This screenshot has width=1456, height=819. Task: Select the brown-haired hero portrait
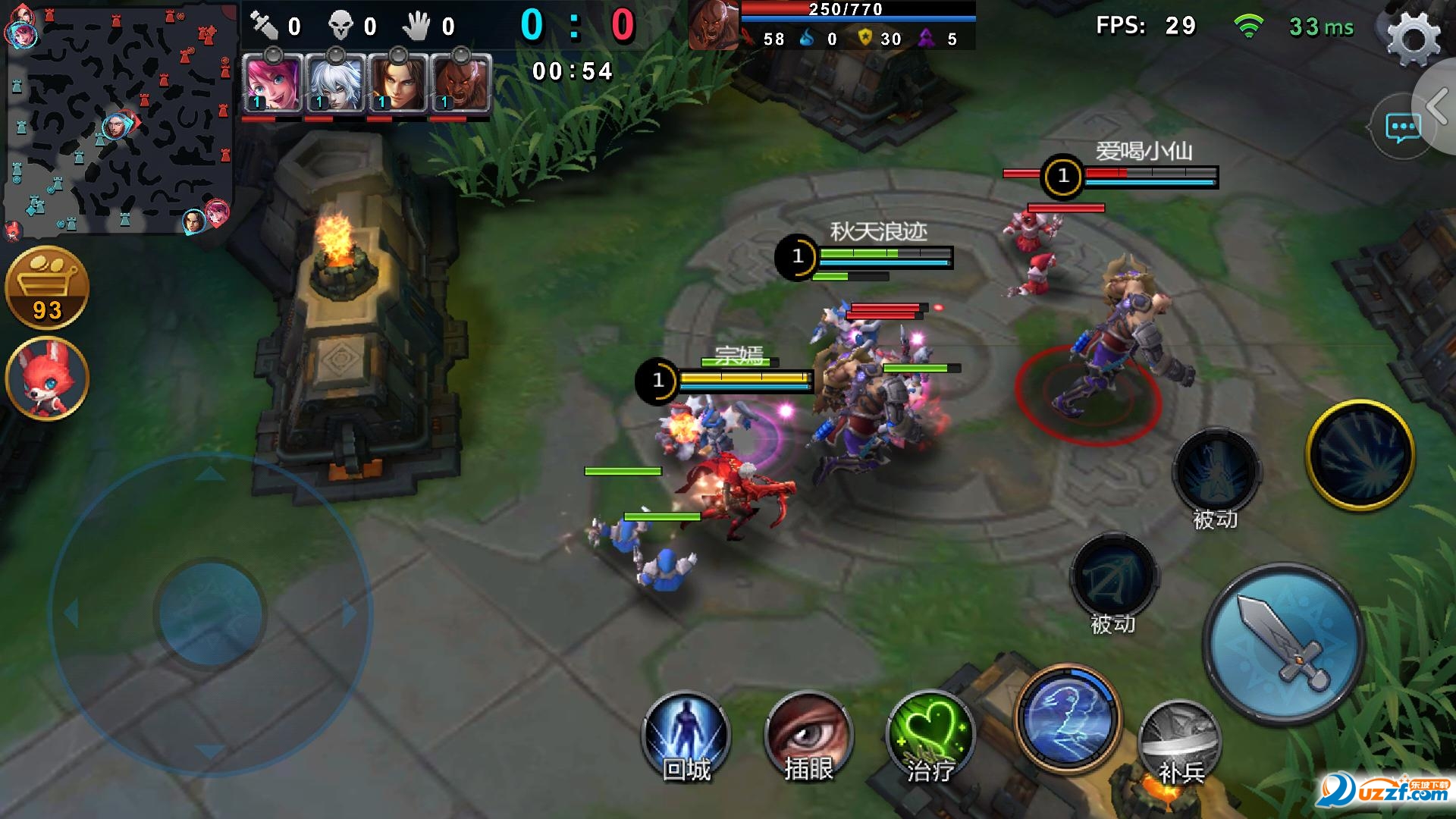pos(397,84)
